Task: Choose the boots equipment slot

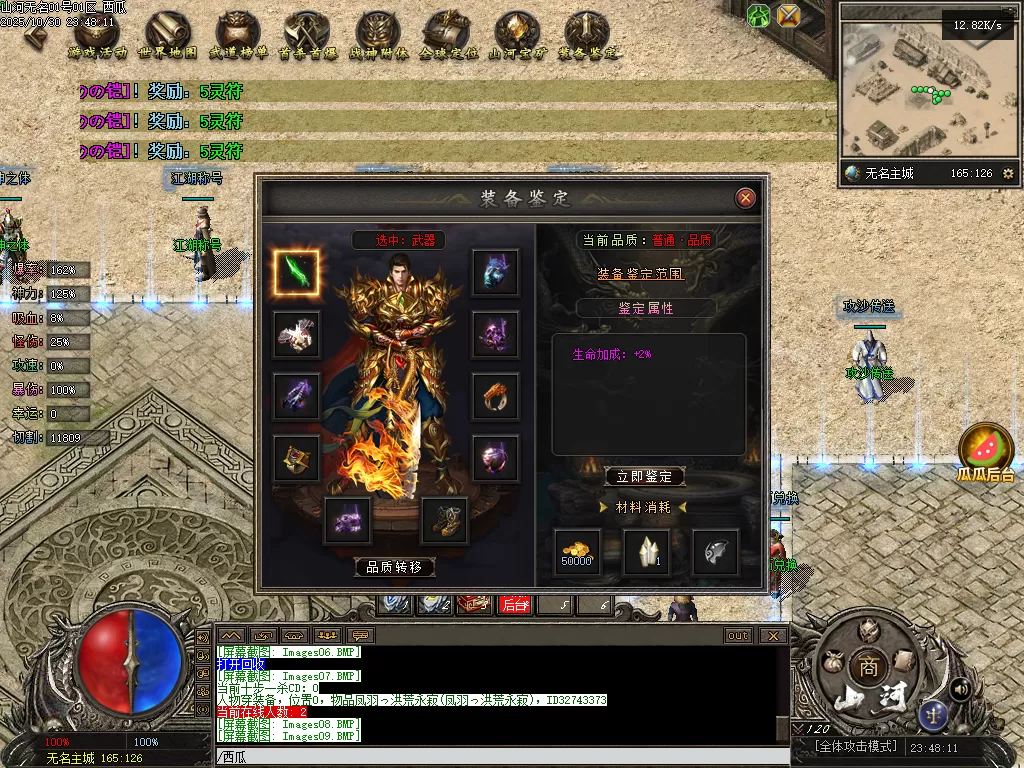Action: tap(444, 520)
